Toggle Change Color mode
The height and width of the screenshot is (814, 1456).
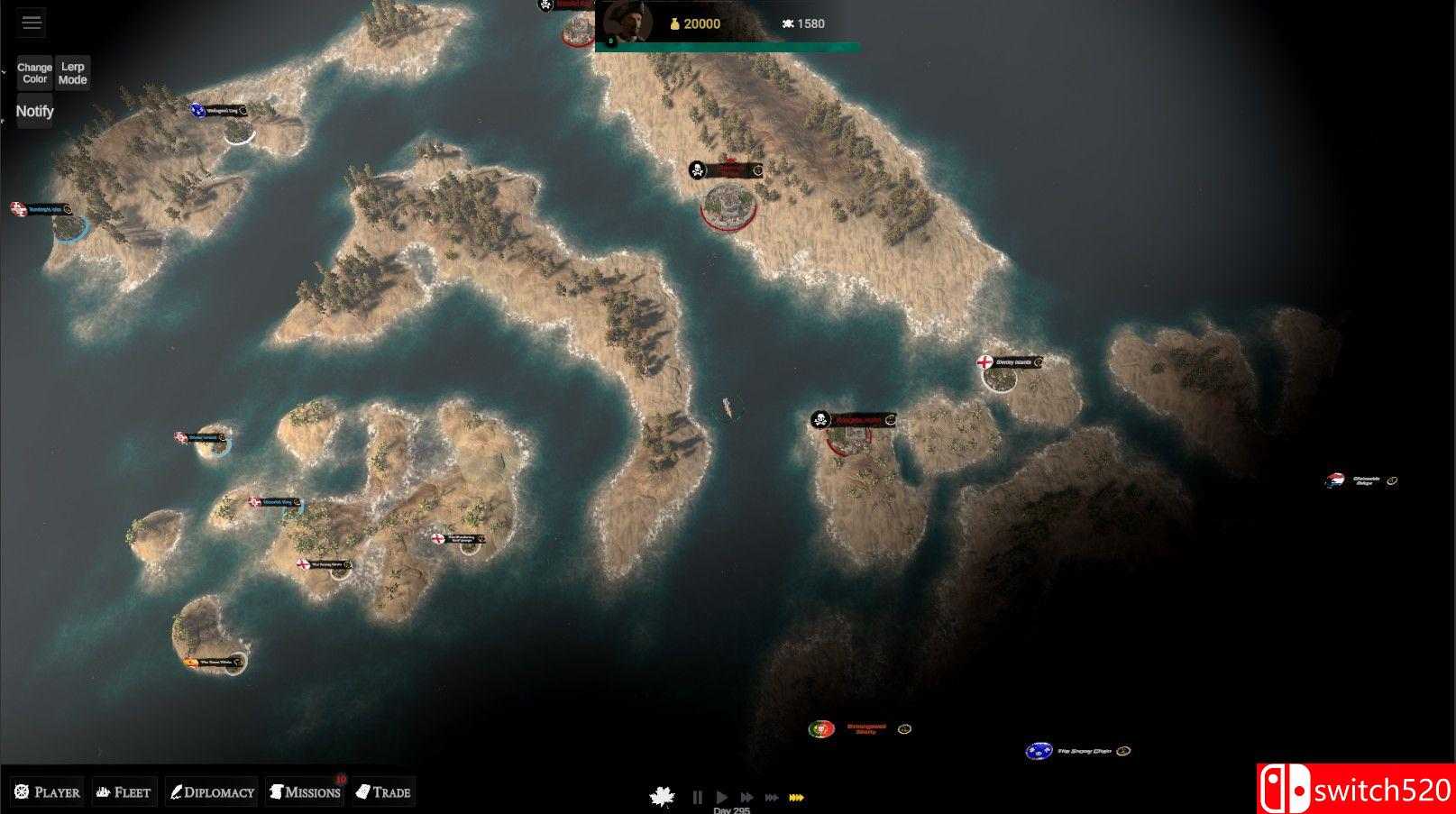(33, 72)
